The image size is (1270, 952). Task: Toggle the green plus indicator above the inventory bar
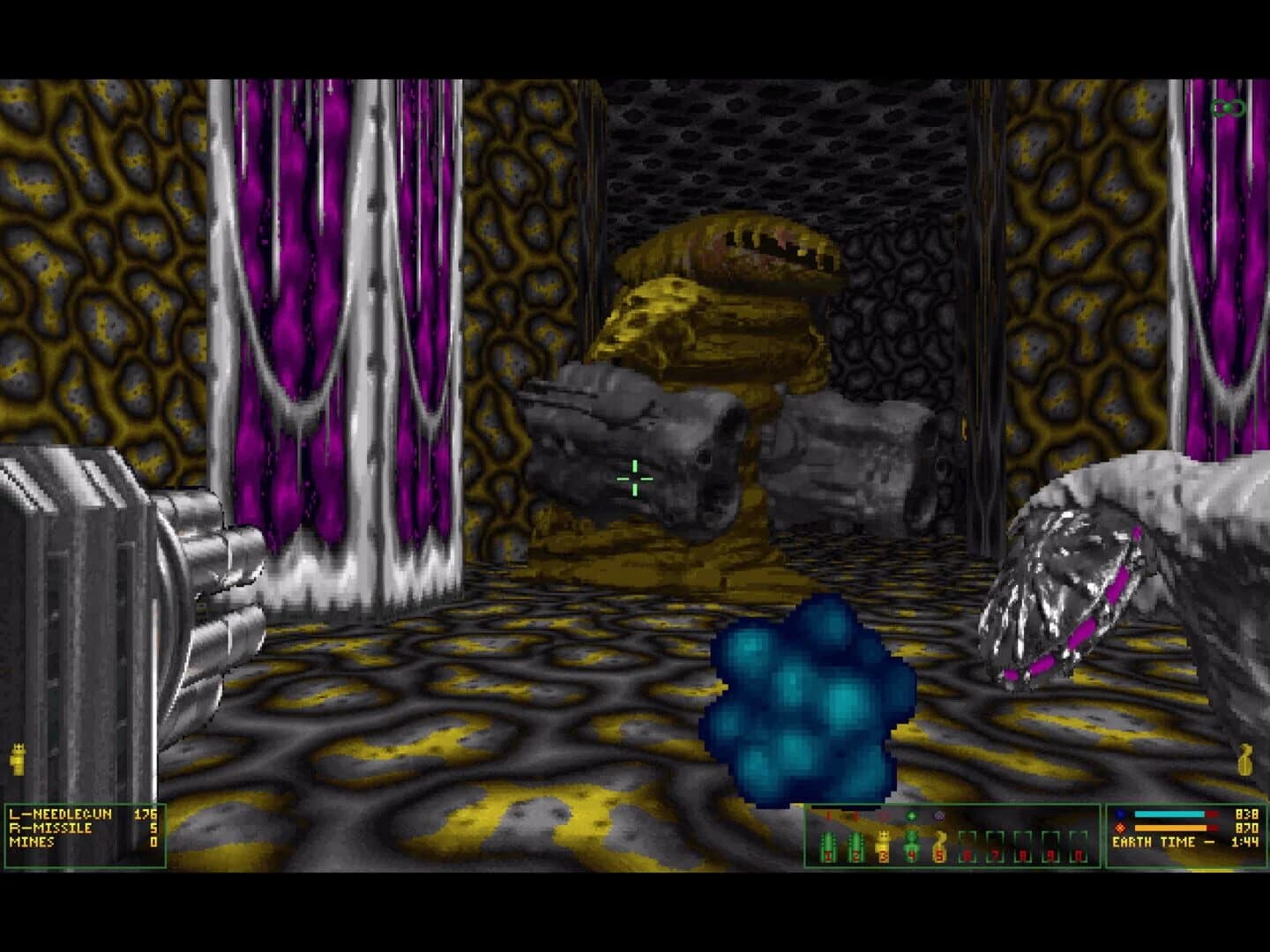tap(911, 816)
